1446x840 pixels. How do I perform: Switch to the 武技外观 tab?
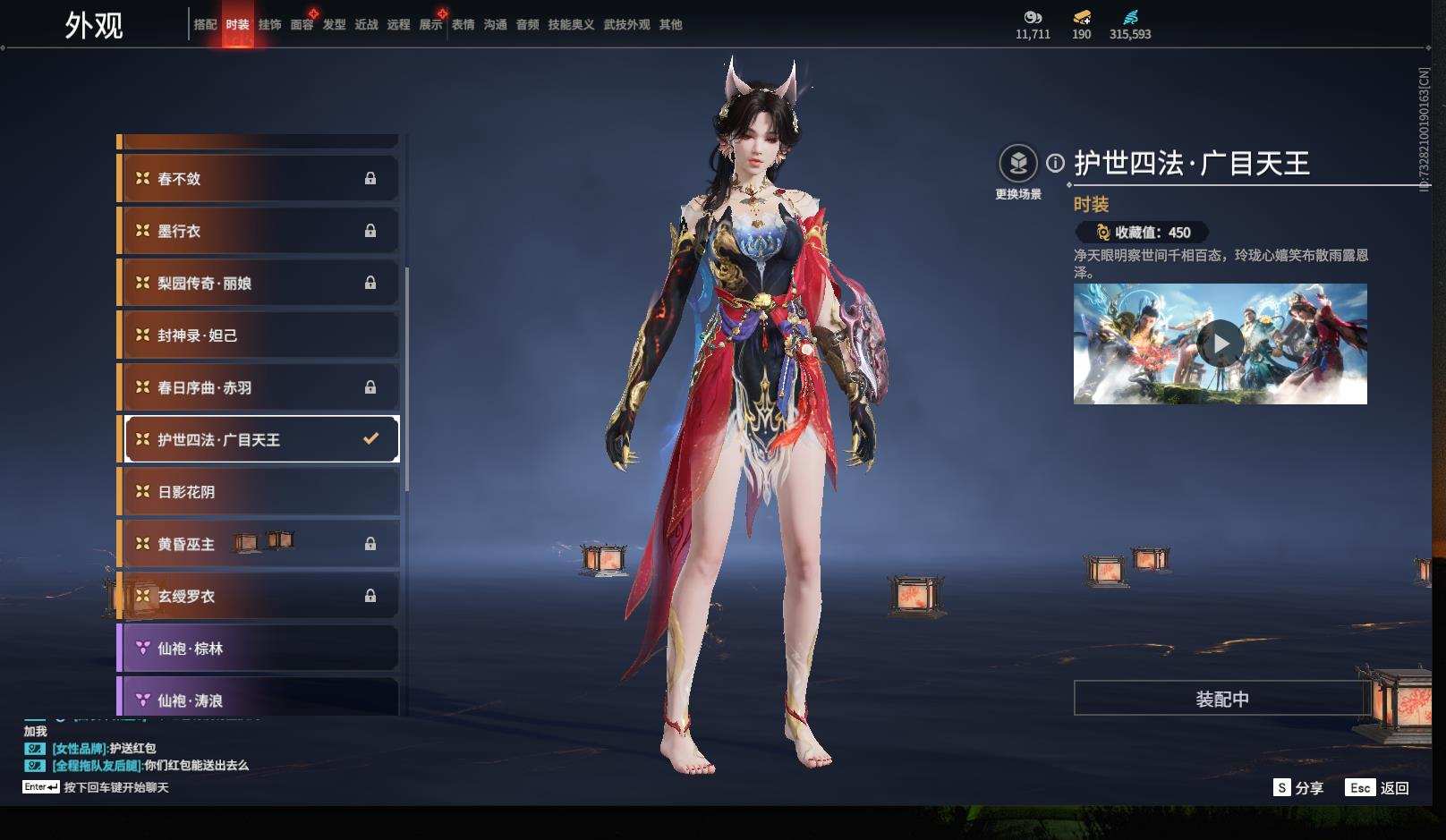click(626, 25)
